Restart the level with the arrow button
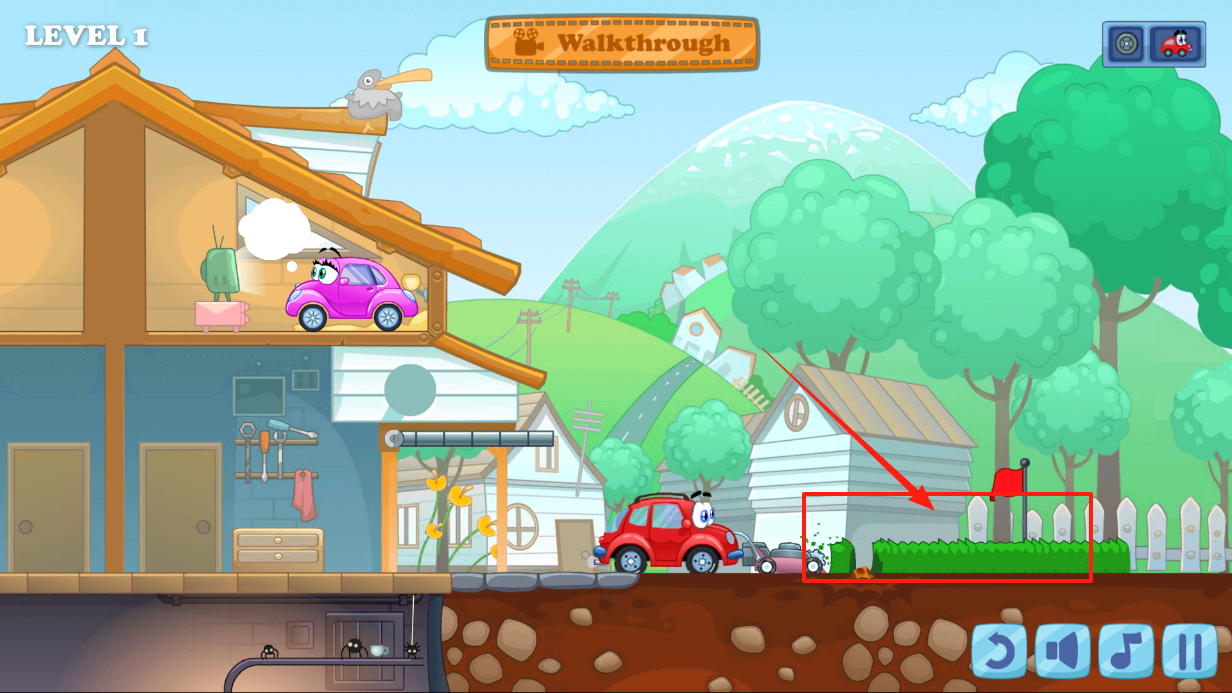1232x693 pixels. [x=999, y=651]
